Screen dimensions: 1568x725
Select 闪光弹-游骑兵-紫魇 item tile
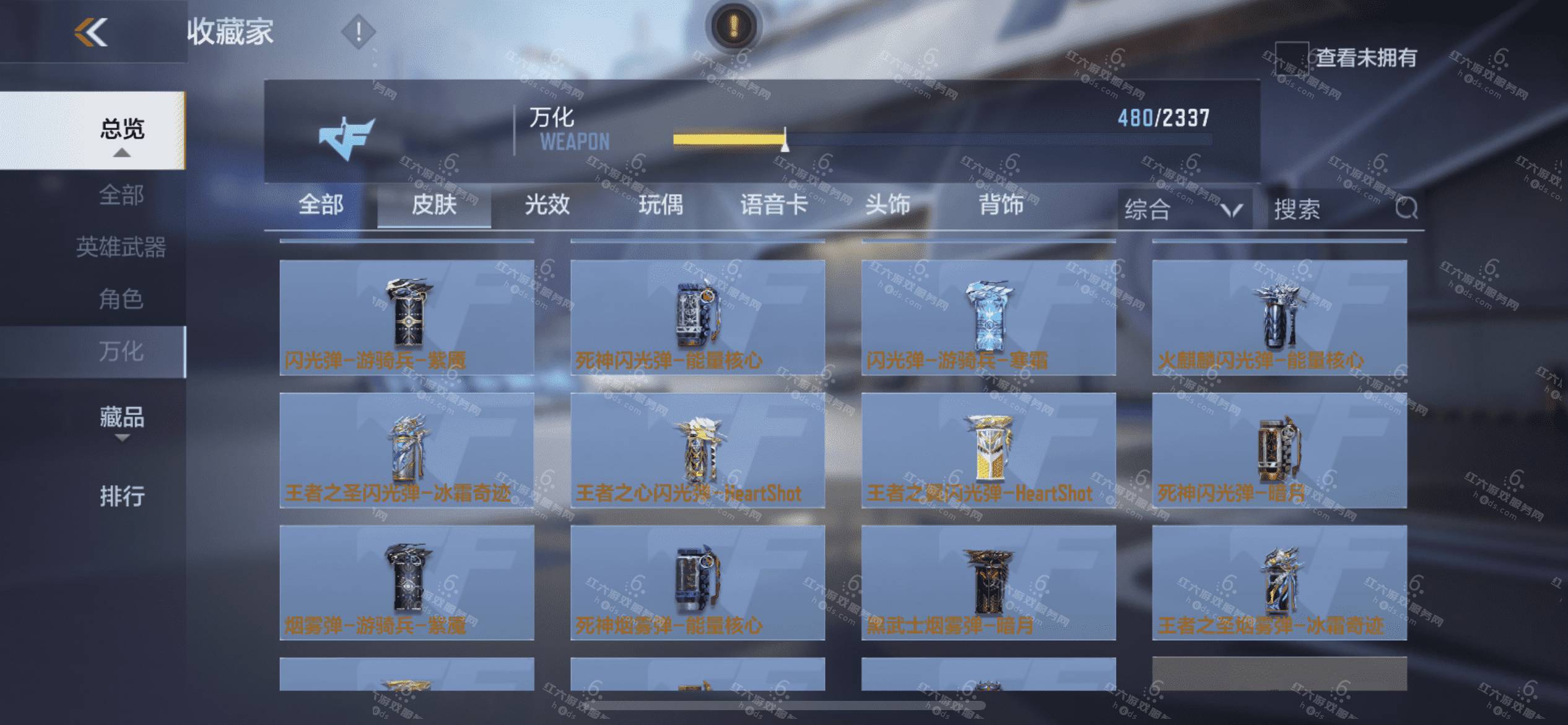407,317
